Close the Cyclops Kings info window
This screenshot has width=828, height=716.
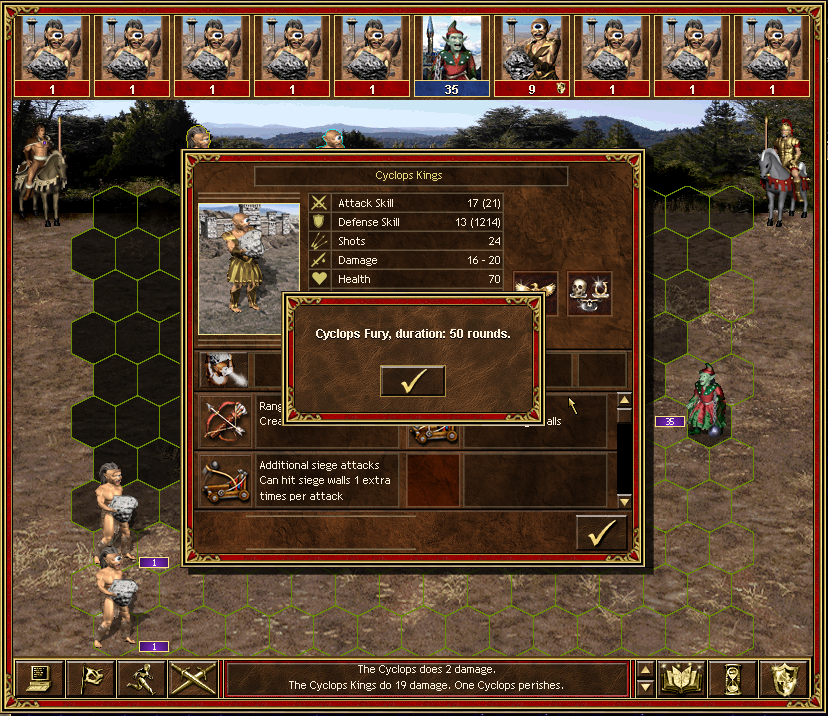tap(601, 534)
